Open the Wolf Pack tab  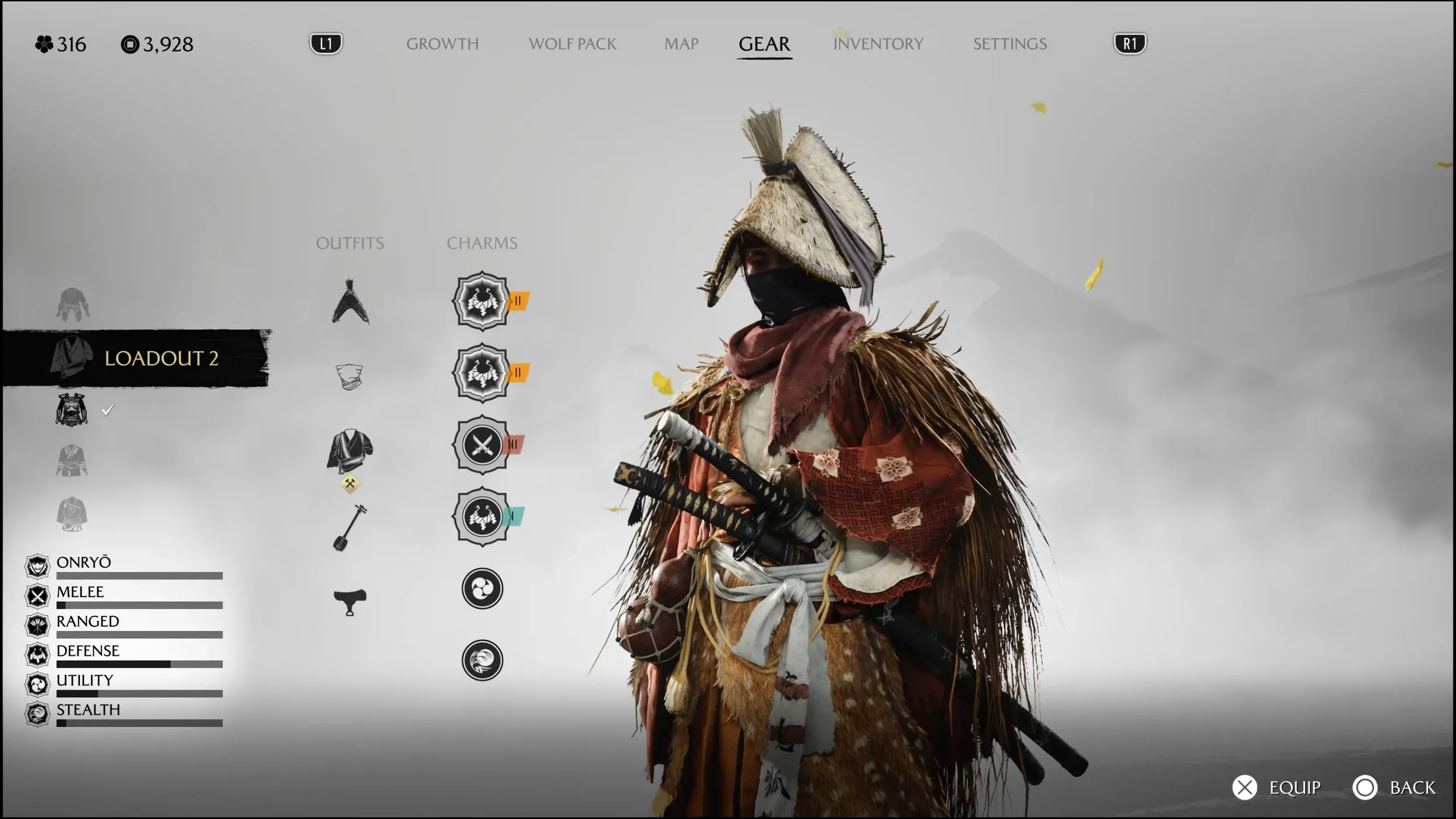coord(572,44)
